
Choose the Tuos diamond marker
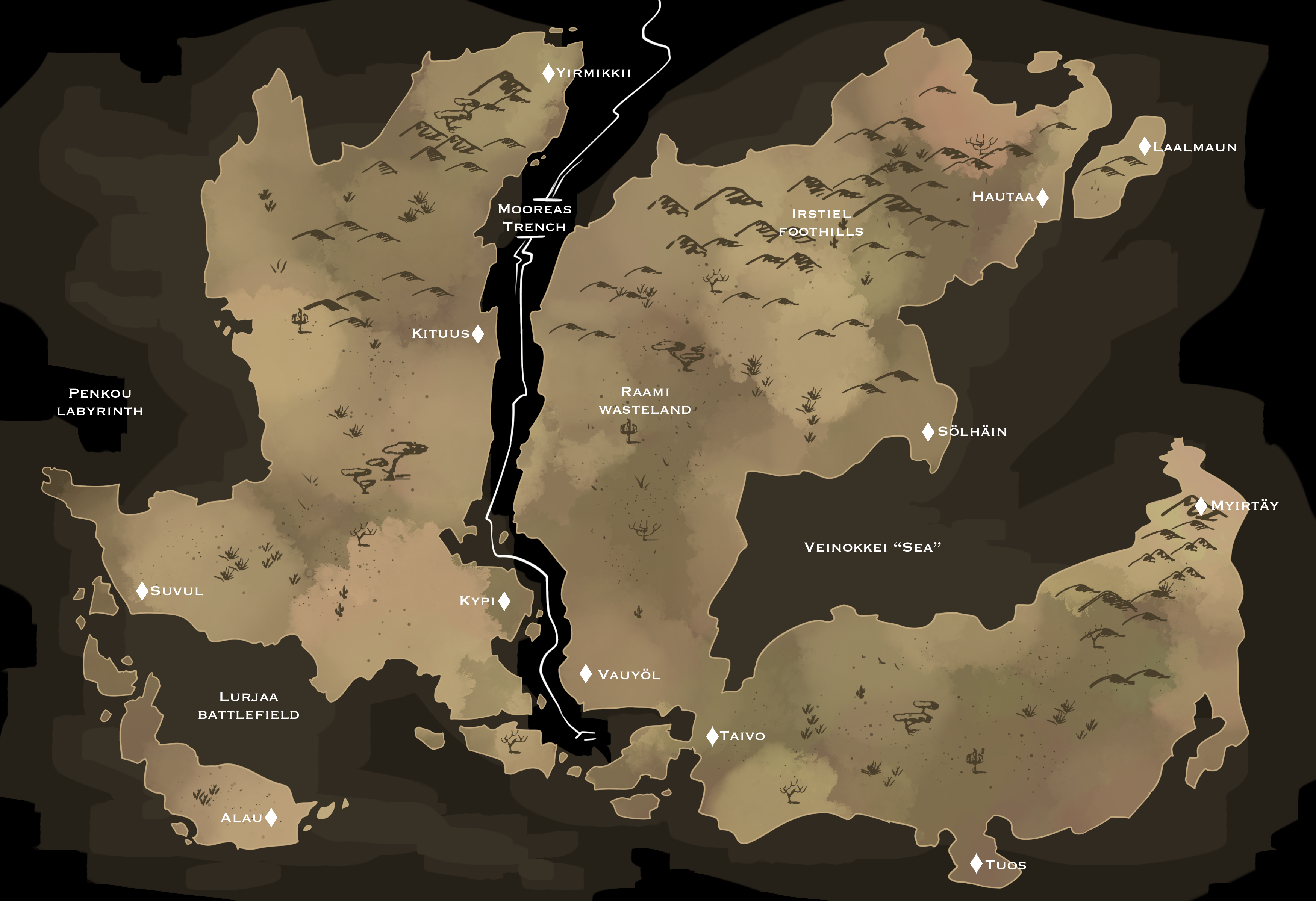point(976,864)
